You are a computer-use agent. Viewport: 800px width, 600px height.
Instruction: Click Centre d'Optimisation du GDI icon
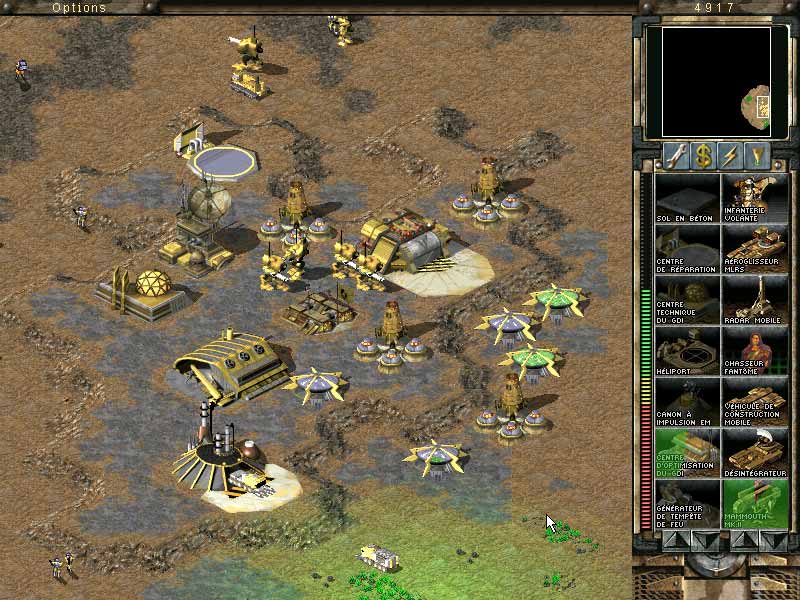tap(687, 453)
